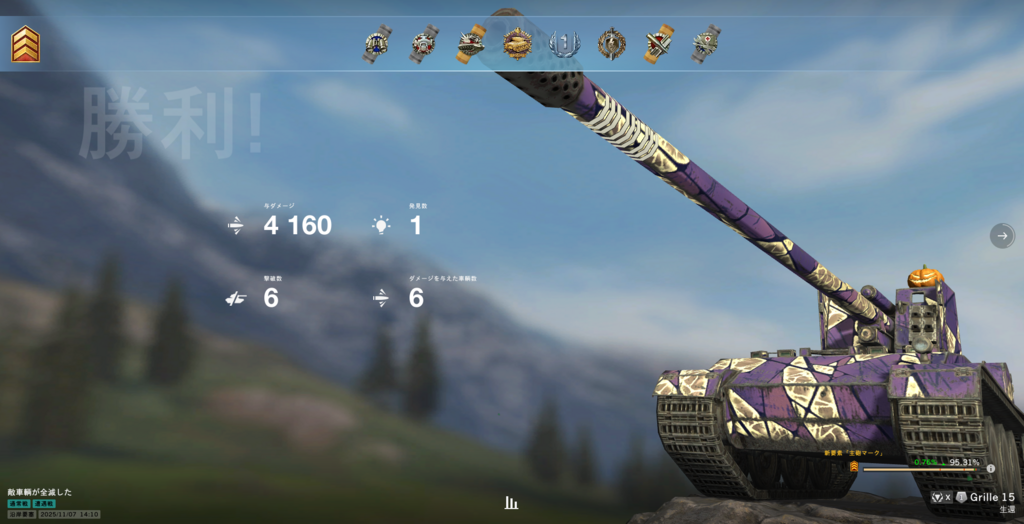Select the first blue-and-gold ribbon medal
Image resolution: width=1024 pixels, height=524 pixels.
(376, 44)
